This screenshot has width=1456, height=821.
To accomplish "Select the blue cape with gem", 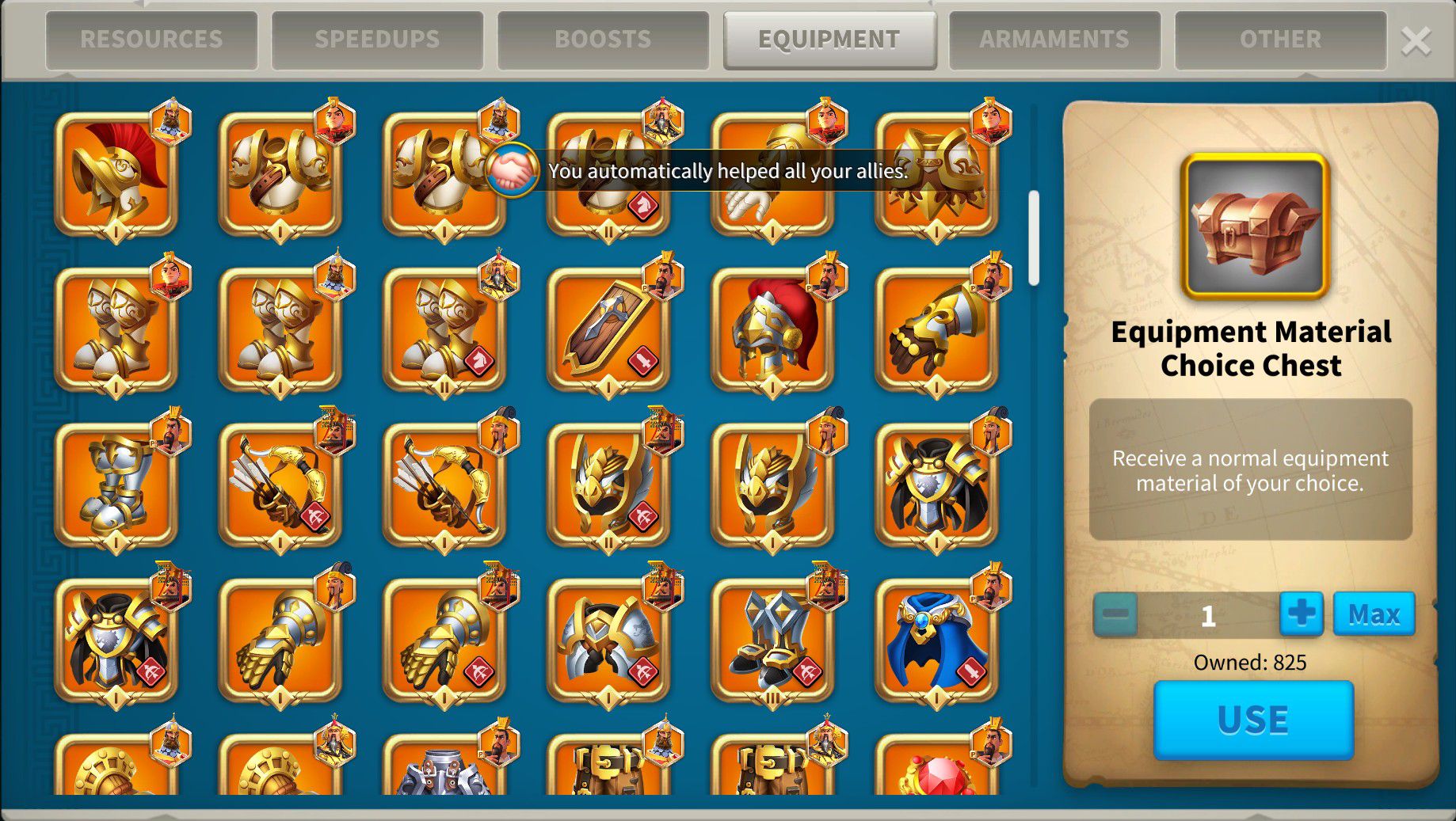I will coord(936,640).
